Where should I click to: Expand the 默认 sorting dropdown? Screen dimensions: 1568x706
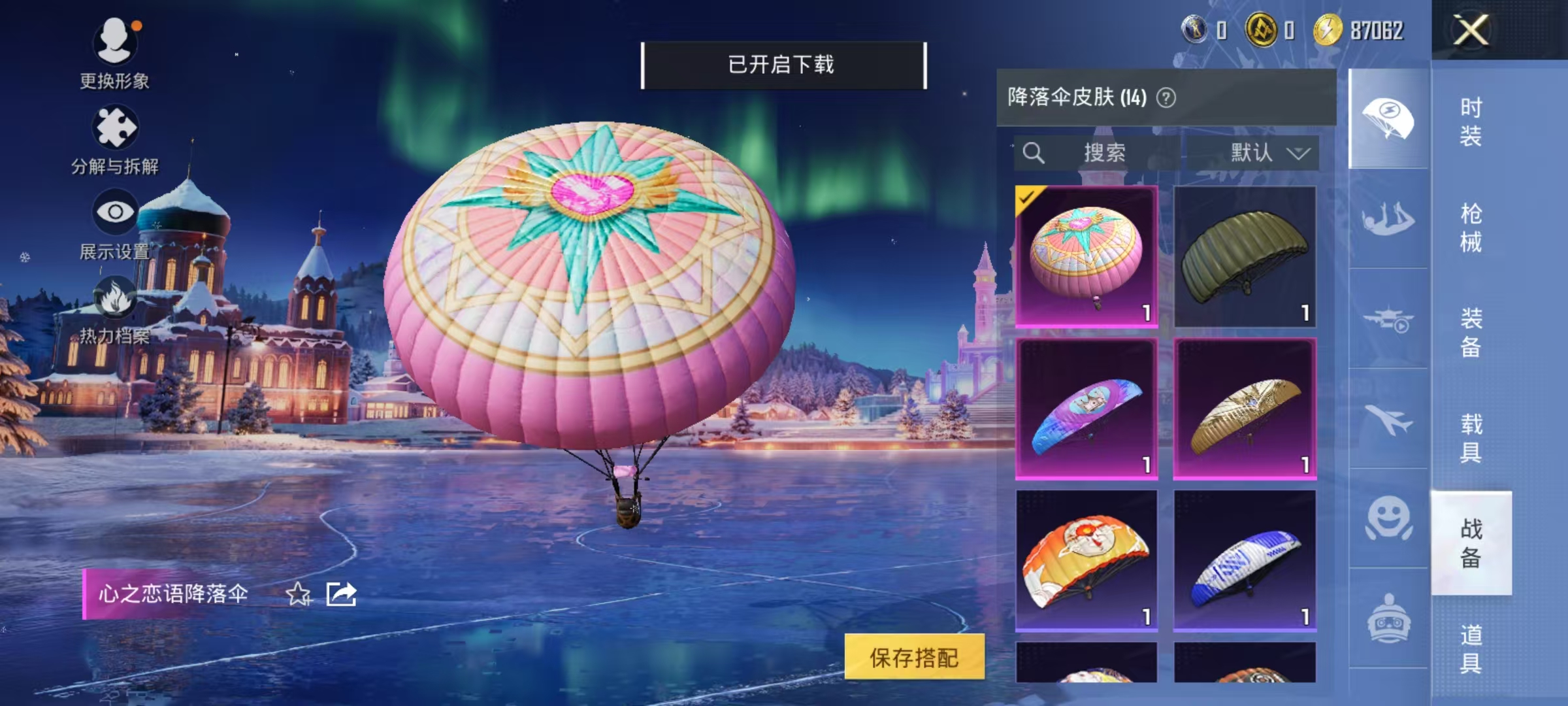click(x=1261, y=152)
